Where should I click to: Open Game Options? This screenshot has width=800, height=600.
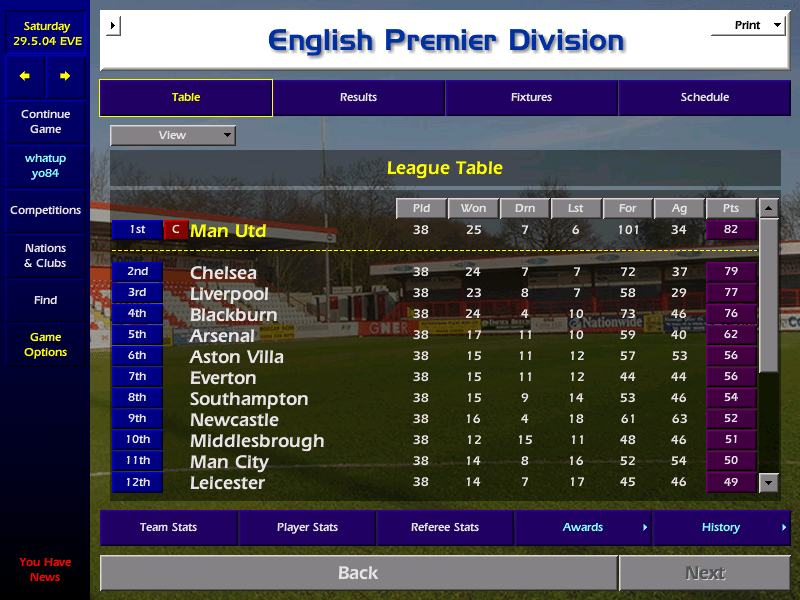coord(45,345)
